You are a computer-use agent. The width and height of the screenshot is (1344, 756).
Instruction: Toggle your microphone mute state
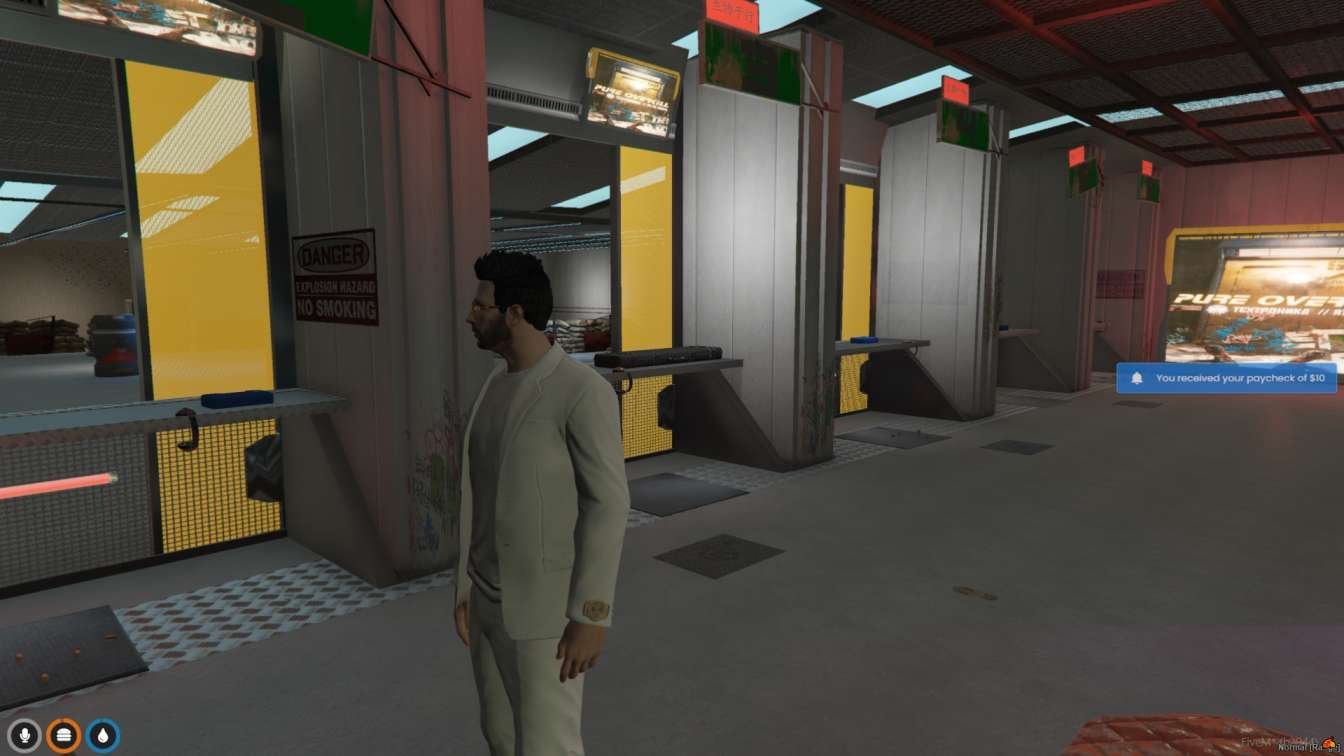point(24,733)
